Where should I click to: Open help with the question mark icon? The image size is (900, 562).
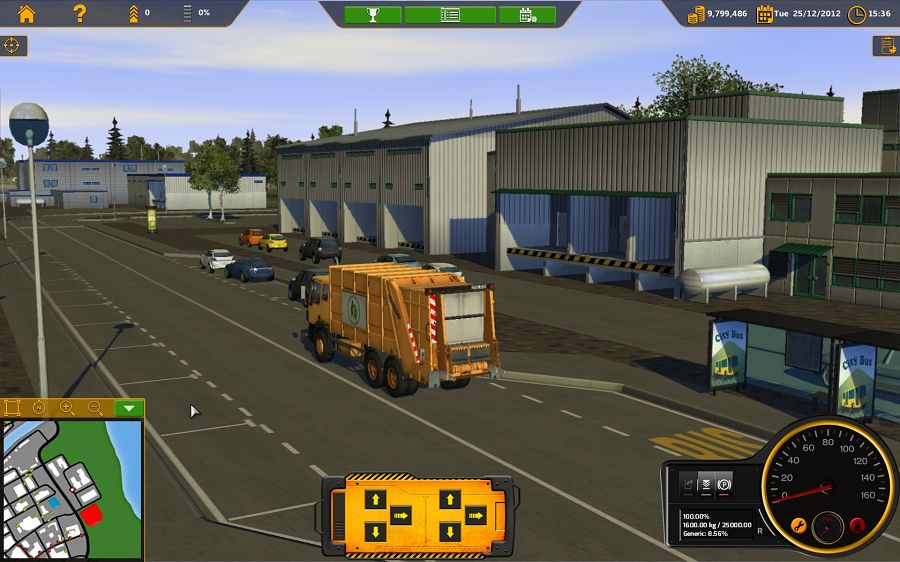pos(80,13)
